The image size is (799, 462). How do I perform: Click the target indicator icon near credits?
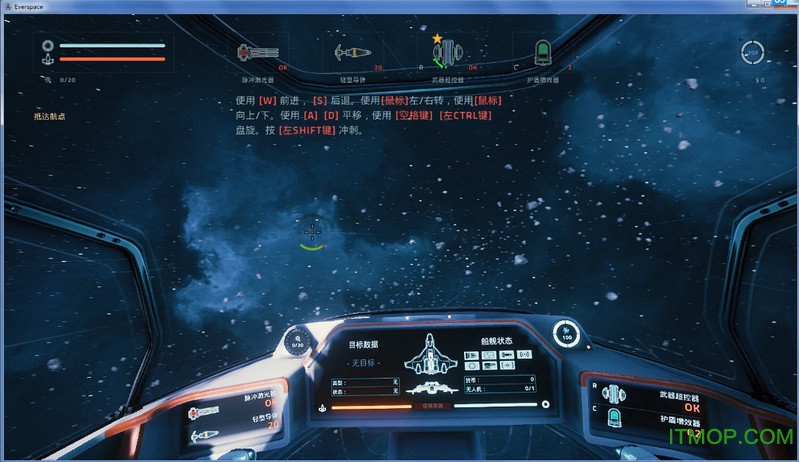752,53
